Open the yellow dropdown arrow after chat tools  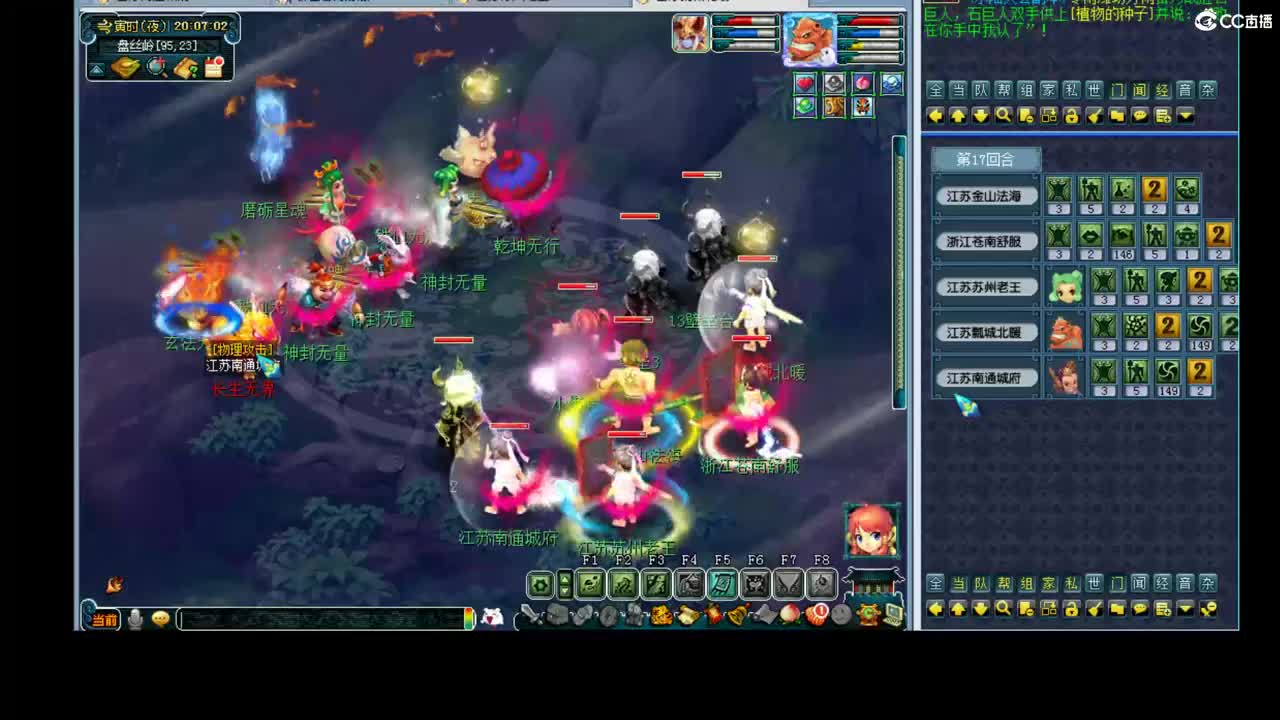1183,116
